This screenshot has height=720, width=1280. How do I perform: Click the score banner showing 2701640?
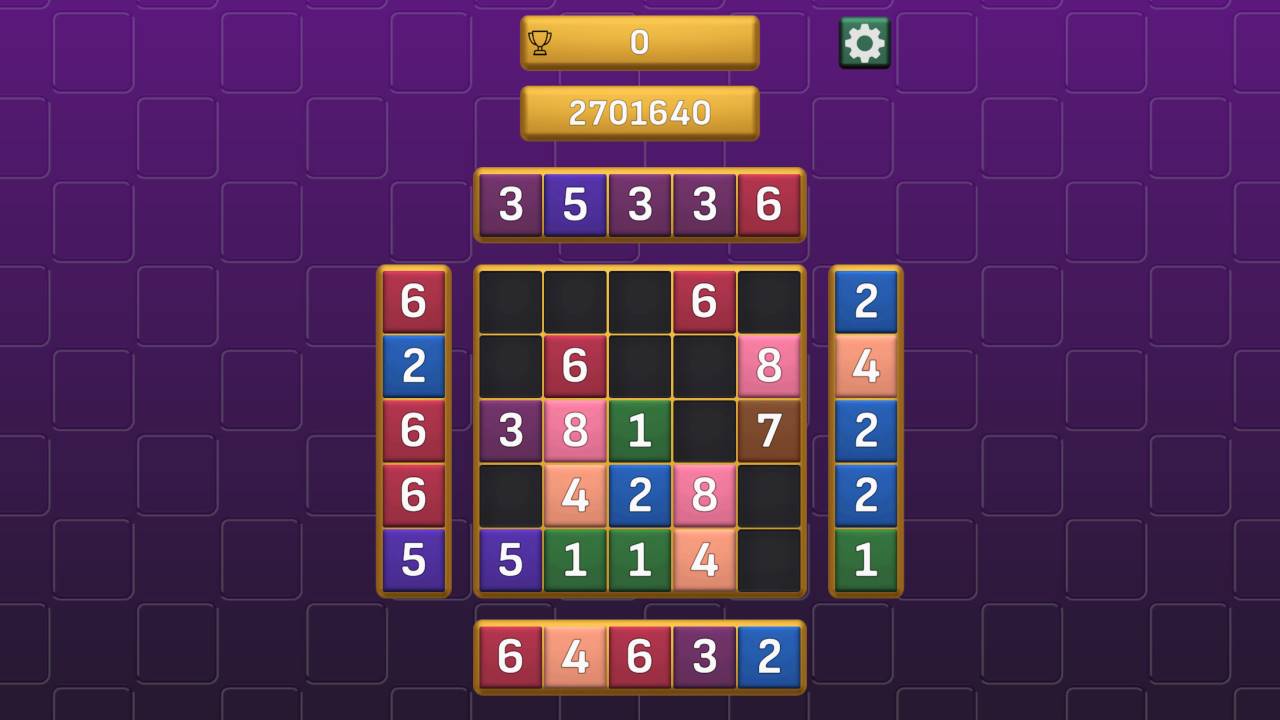pyautogui.click(x=640, y=111)
